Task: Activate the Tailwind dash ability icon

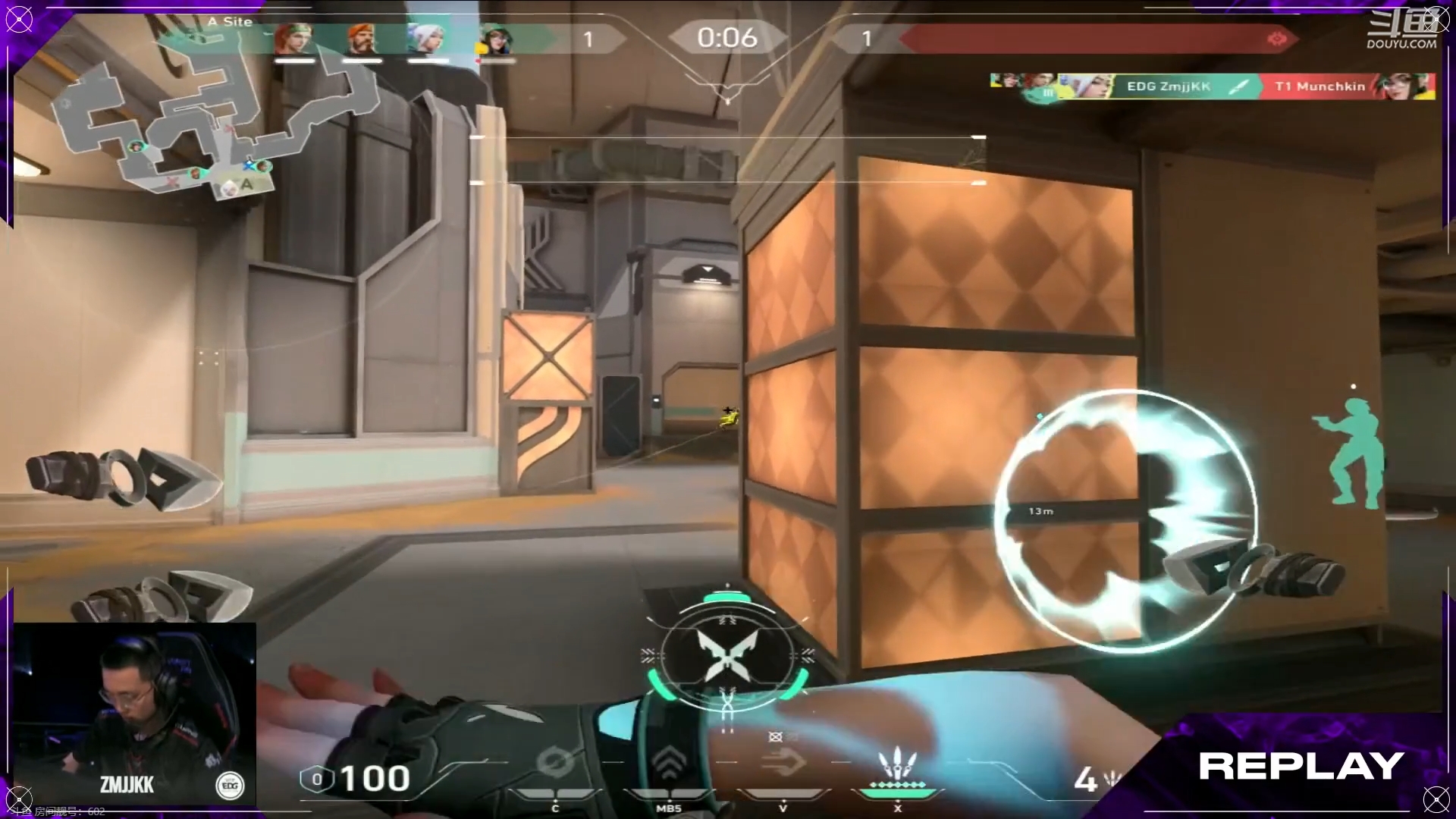Action: (782, 762)
